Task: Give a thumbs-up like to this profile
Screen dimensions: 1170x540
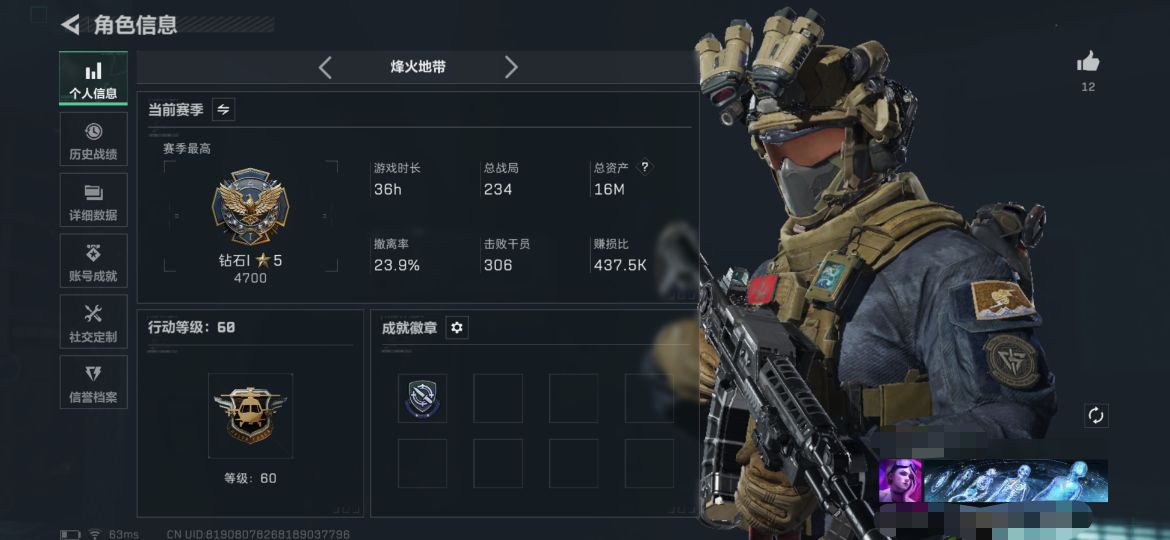Action: (1088, 64)
